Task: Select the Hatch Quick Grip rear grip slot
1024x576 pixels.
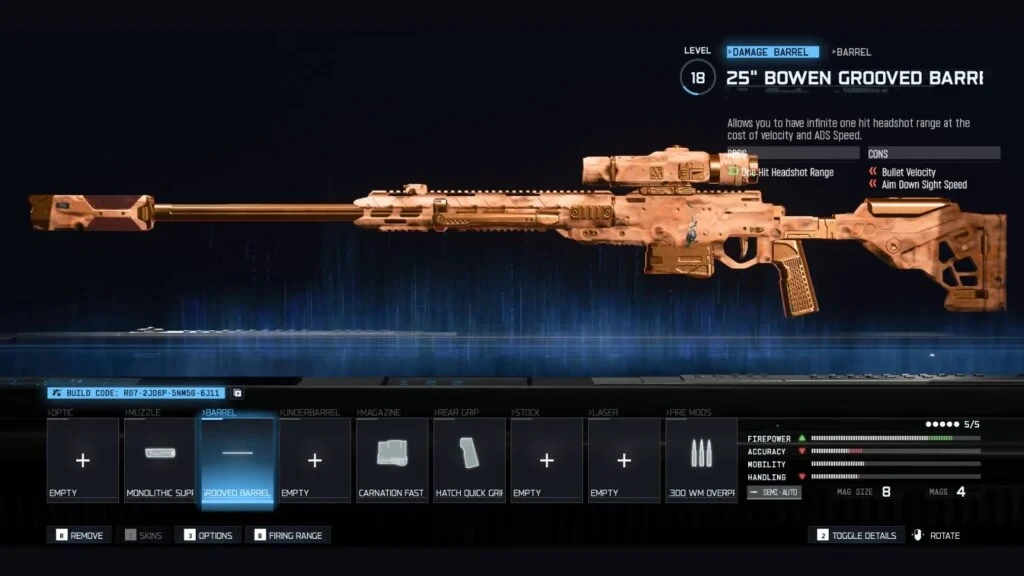Action: click(x=469, y=460)
